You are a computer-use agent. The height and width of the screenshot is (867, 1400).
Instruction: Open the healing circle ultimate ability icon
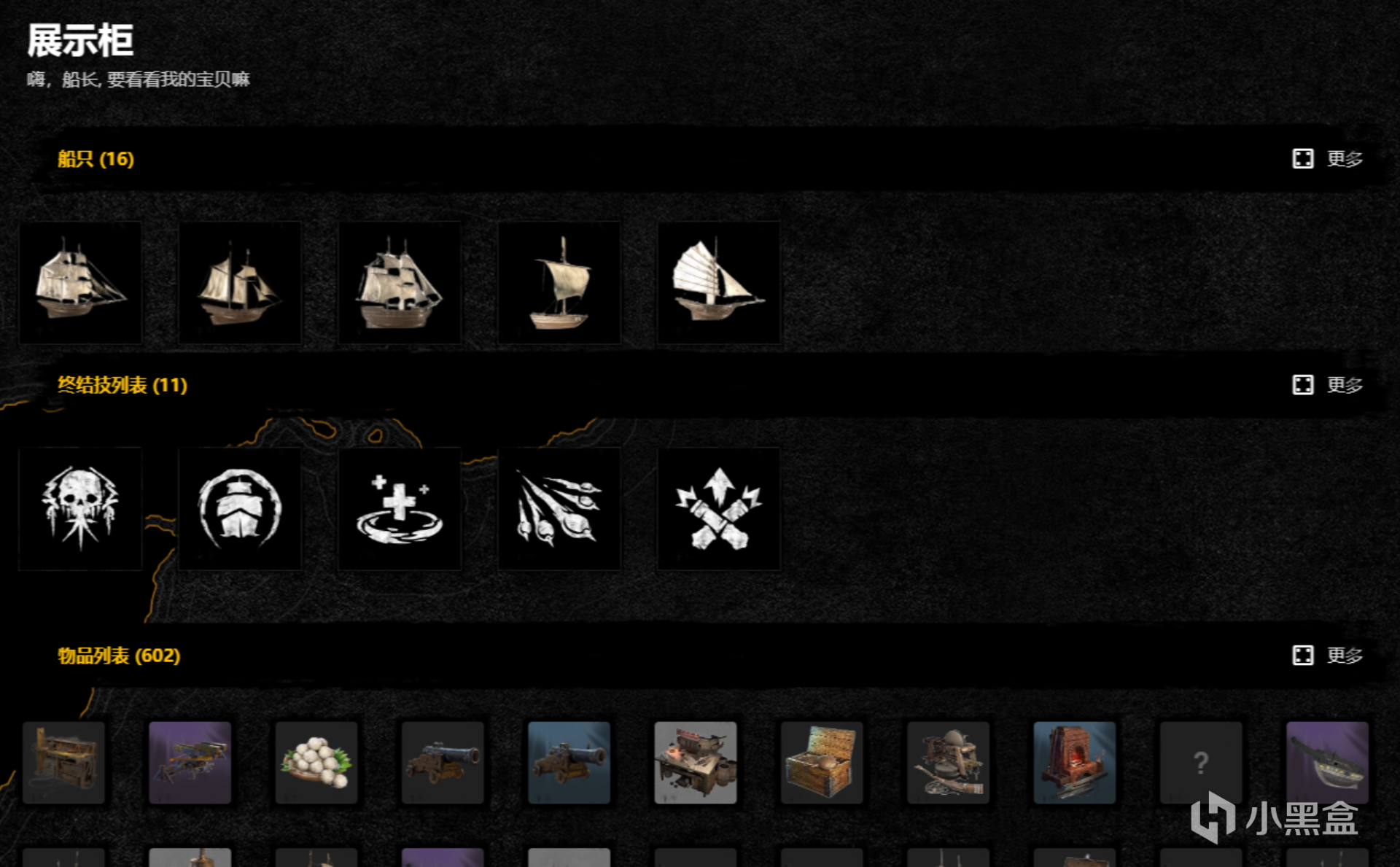(400, 508)
